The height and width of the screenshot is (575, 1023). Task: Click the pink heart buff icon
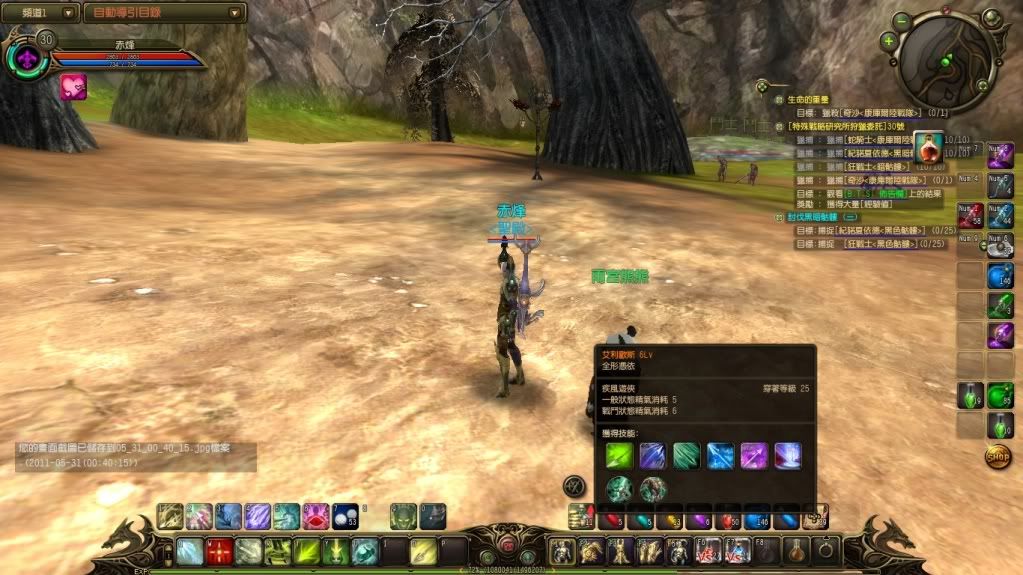point(73,87)
